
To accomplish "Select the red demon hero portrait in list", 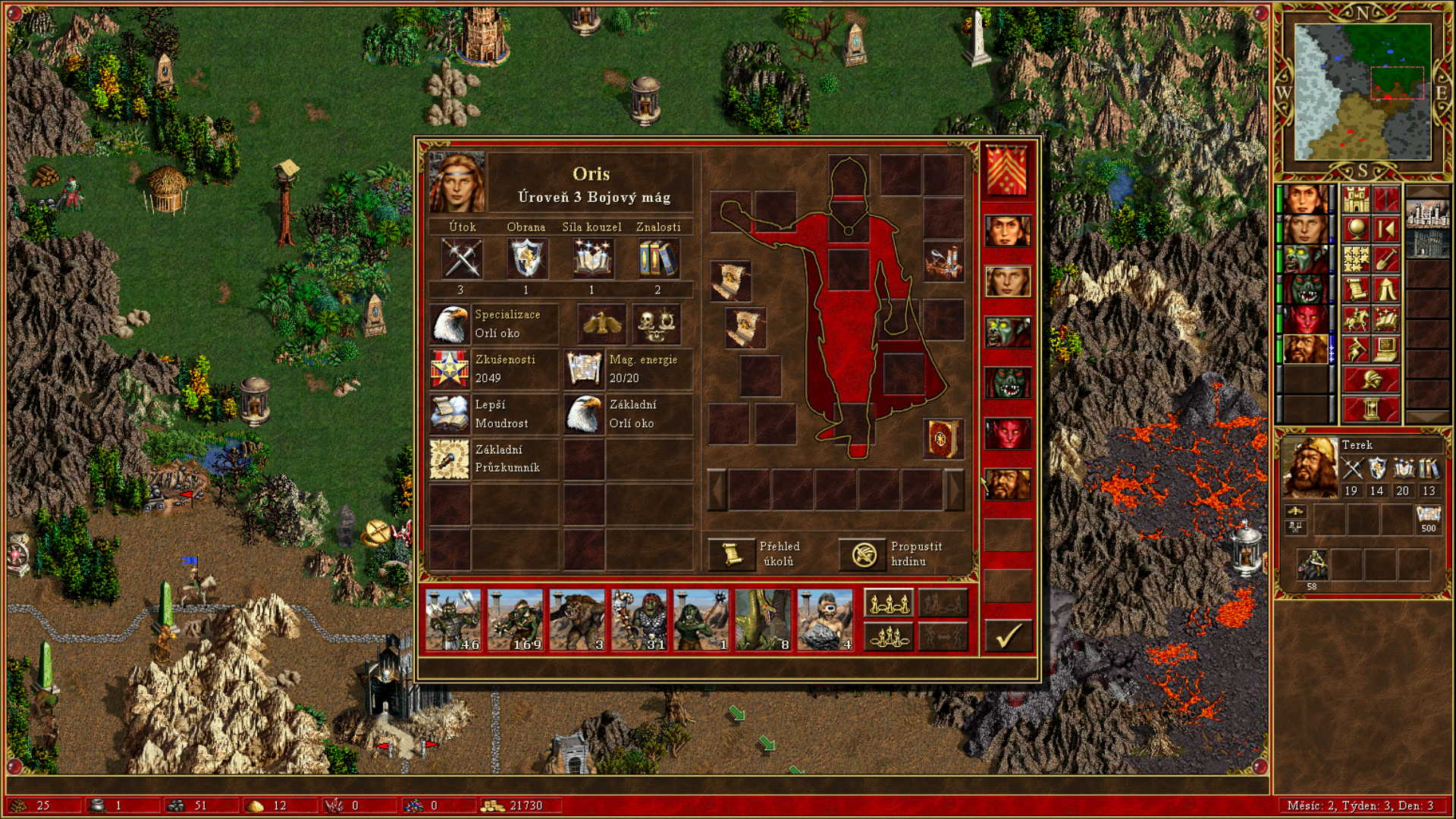I will [1008, 434].
